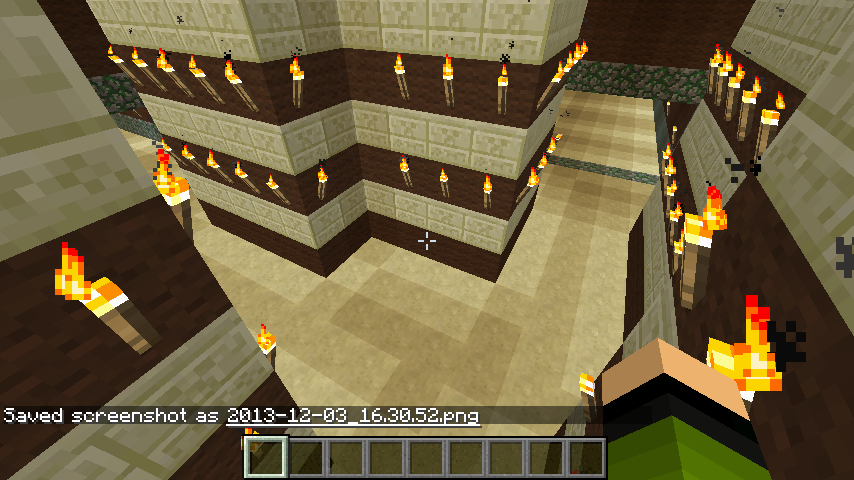Screen dimensions: 854x480
Task: Open the saved screenshot 2013-12-03_16.30.52.png link
Action: pos(353,415)
